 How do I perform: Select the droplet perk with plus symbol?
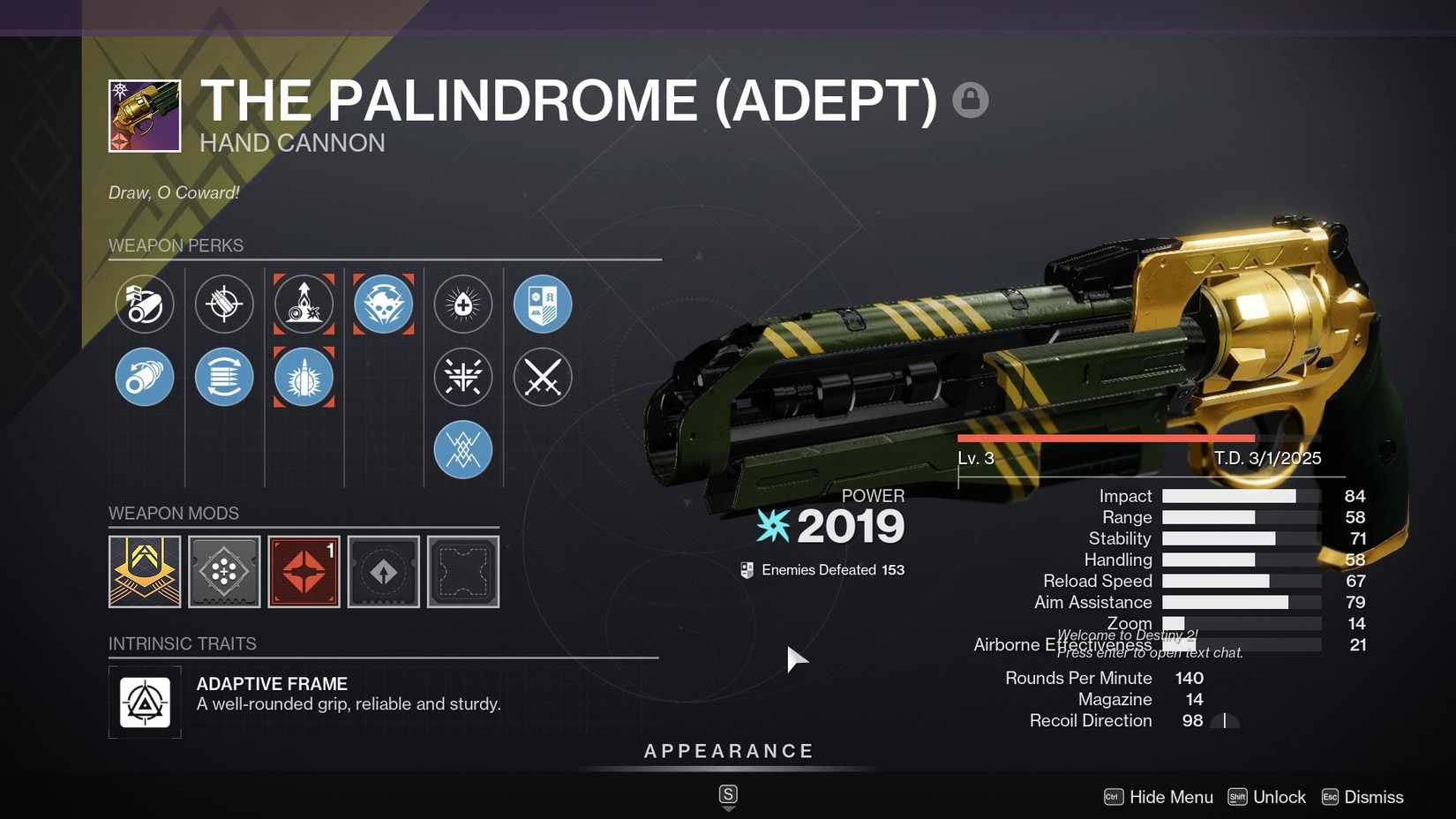click(463, 304)
